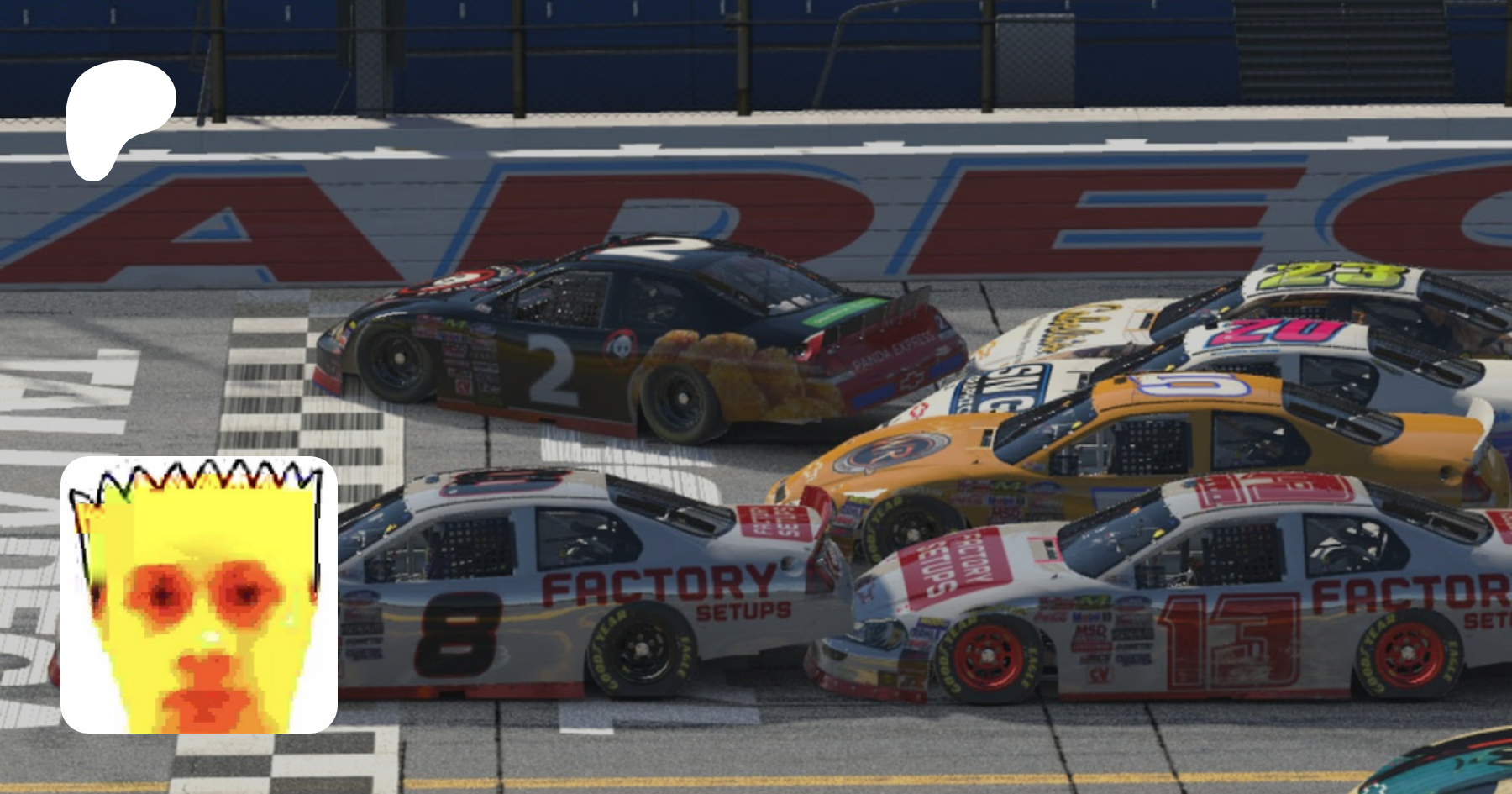Open the creator's yellow spiky-haired avatar

(199, 595)
